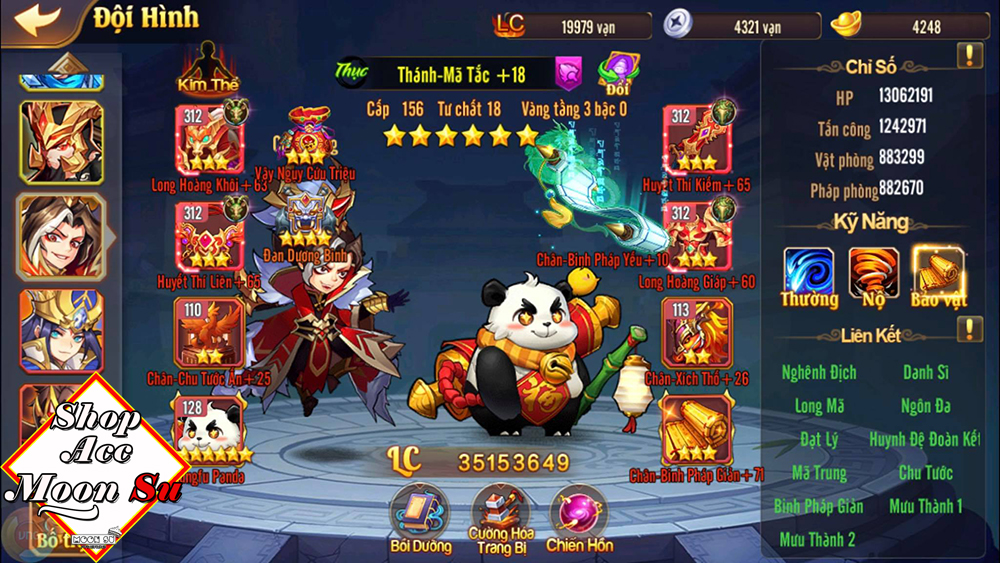Show Chỉ Số info exclamation button
This screenshot has width=1000, height=563.
pyautogui.click(x=969, y=56)
